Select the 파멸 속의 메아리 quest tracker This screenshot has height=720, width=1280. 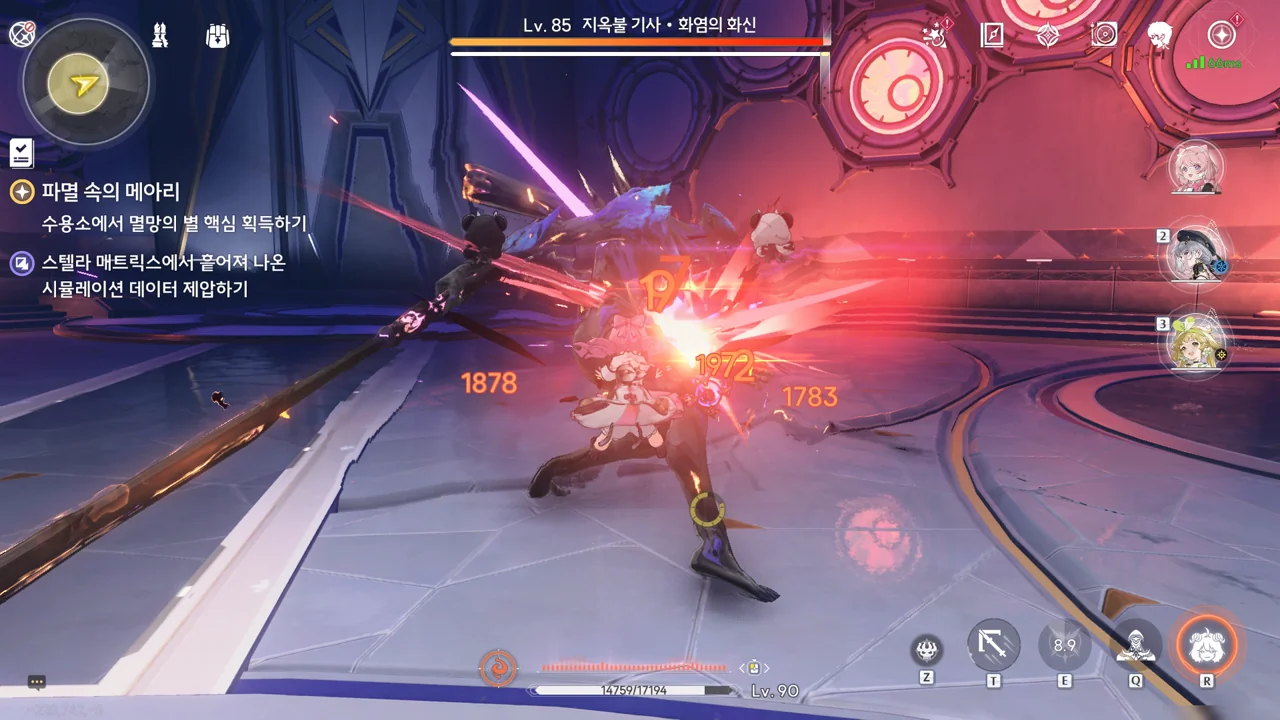tap(110, 192)
